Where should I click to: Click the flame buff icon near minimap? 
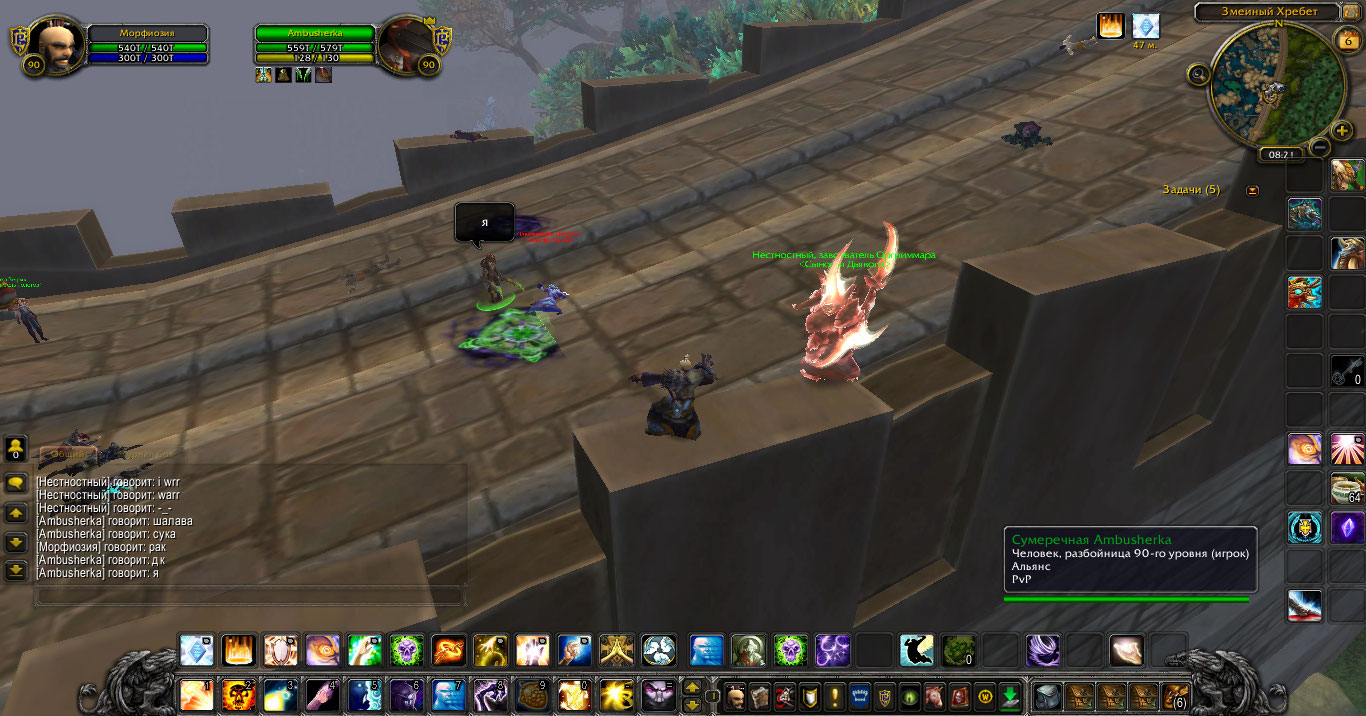[1111, 26]
